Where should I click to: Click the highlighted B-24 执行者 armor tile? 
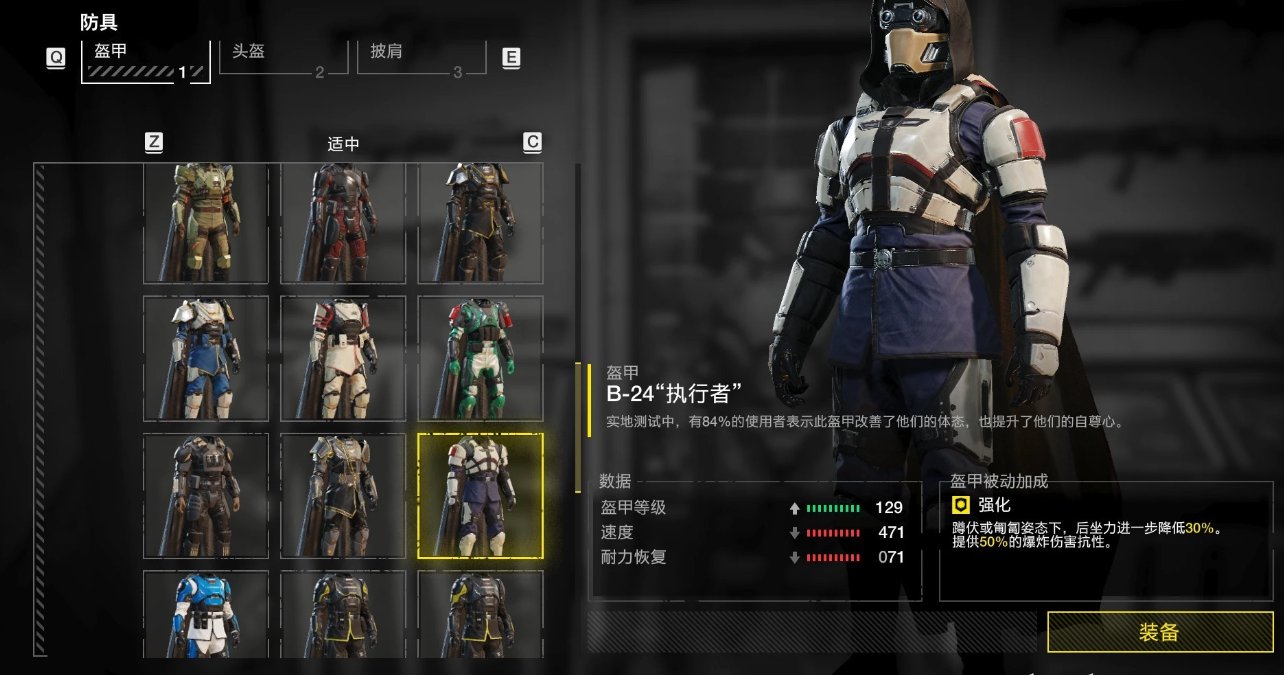(x=480, y=495)
